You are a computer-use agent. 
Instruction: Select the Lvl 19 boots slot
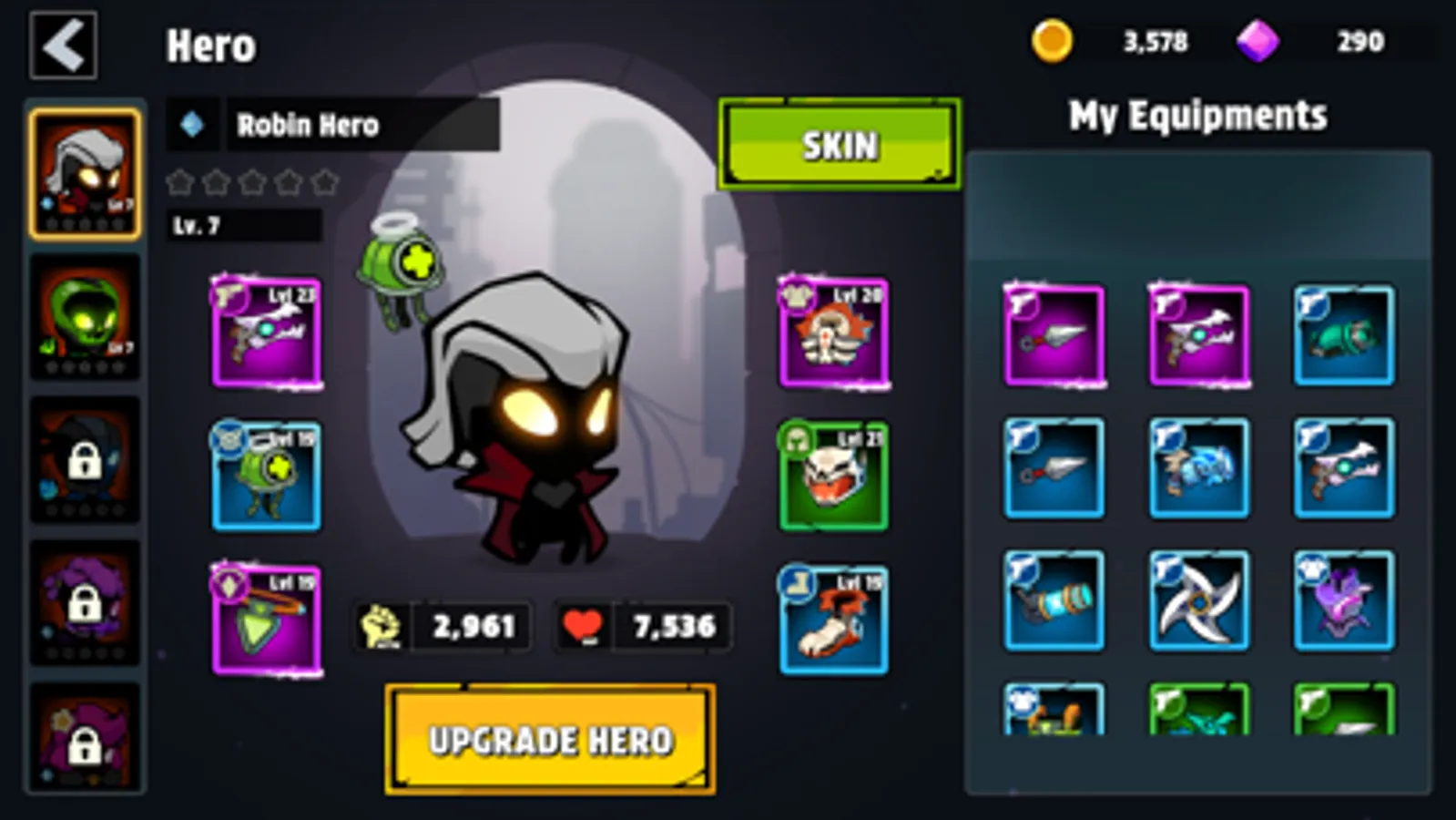tap(833, 620)
